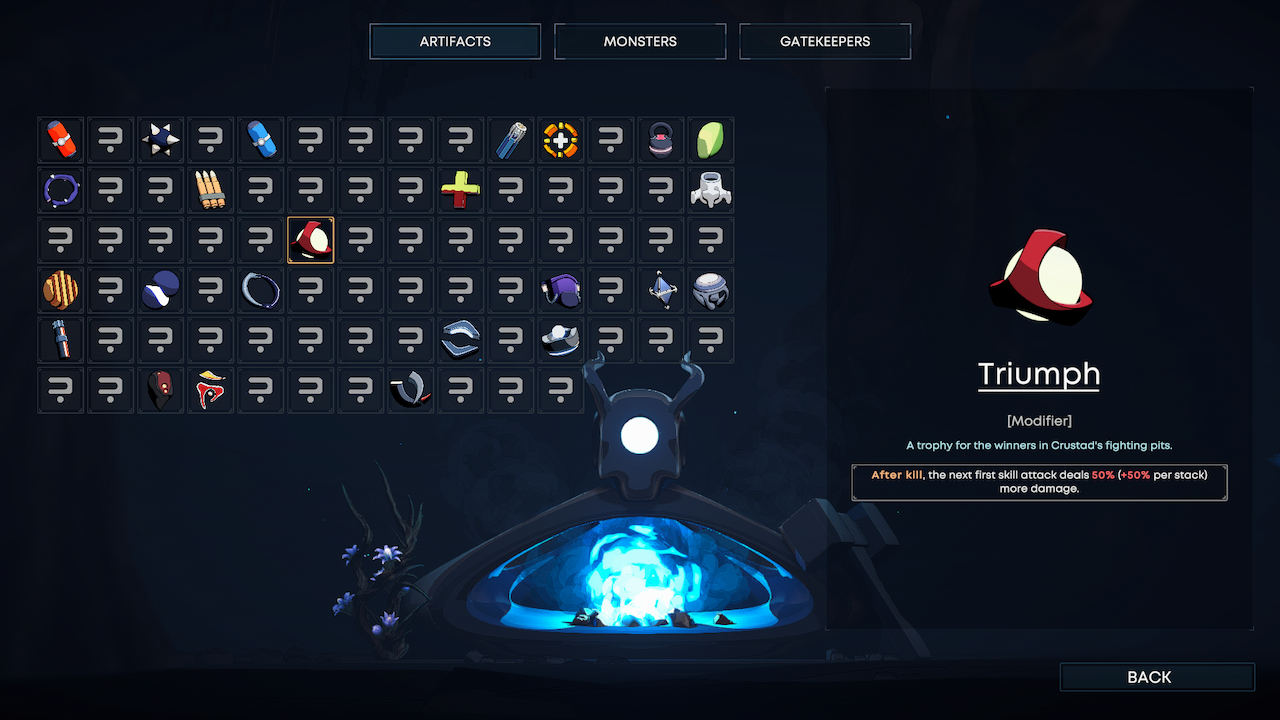View the striped waffle cookie artifact
The width and height of the screenshot is (1280, 720).
[x=61, y=289]
